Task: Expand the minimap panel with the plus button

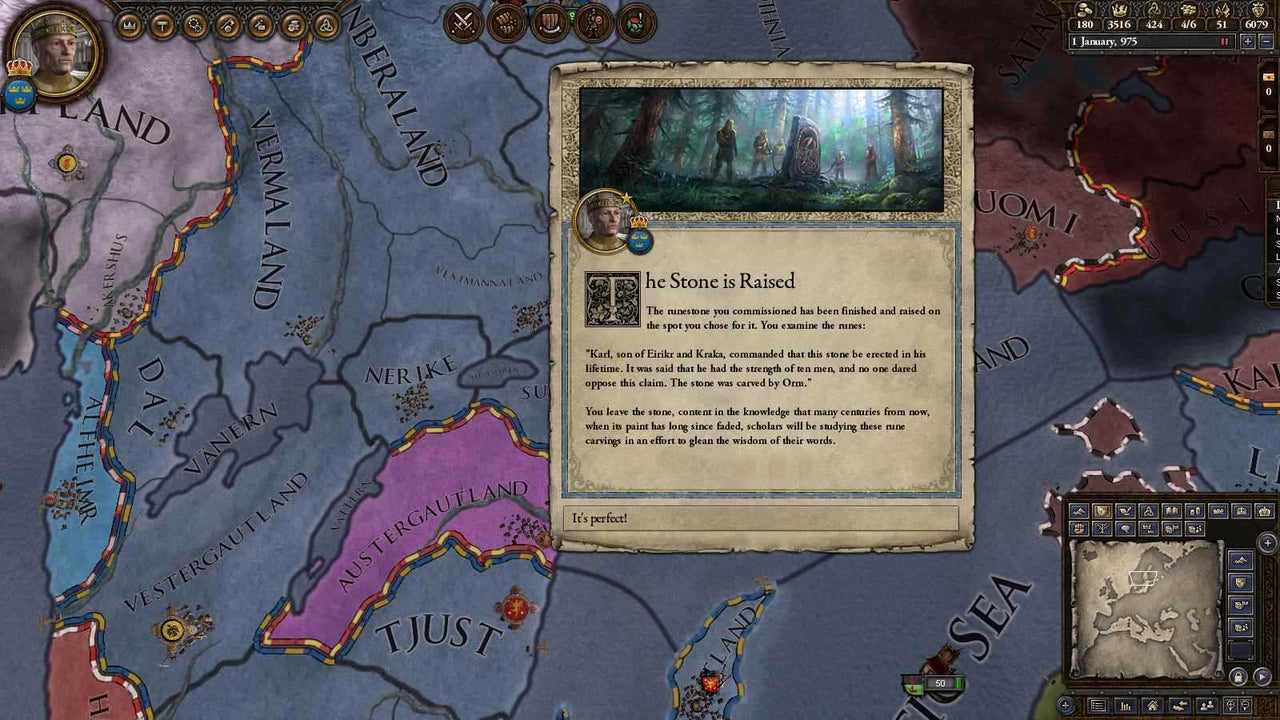Action: (1268, 542)
